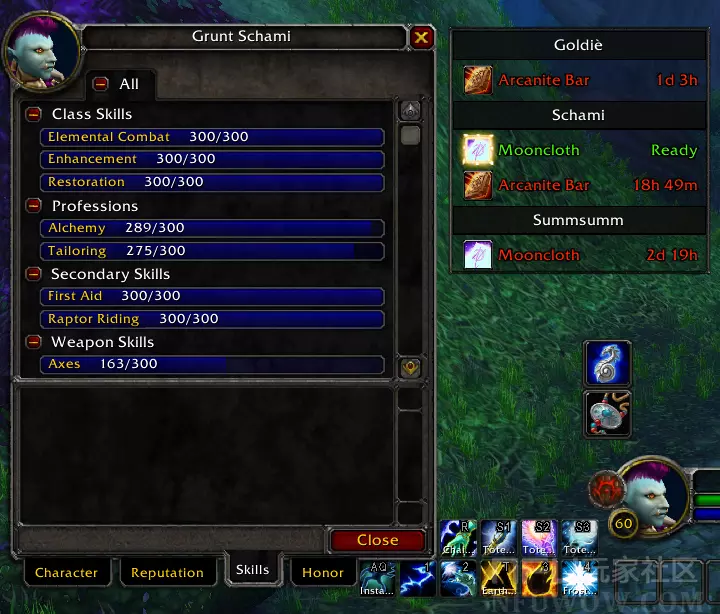Collapse the Professions section
The width and height of the screenshot is (720, 614).
click(34, 207)
